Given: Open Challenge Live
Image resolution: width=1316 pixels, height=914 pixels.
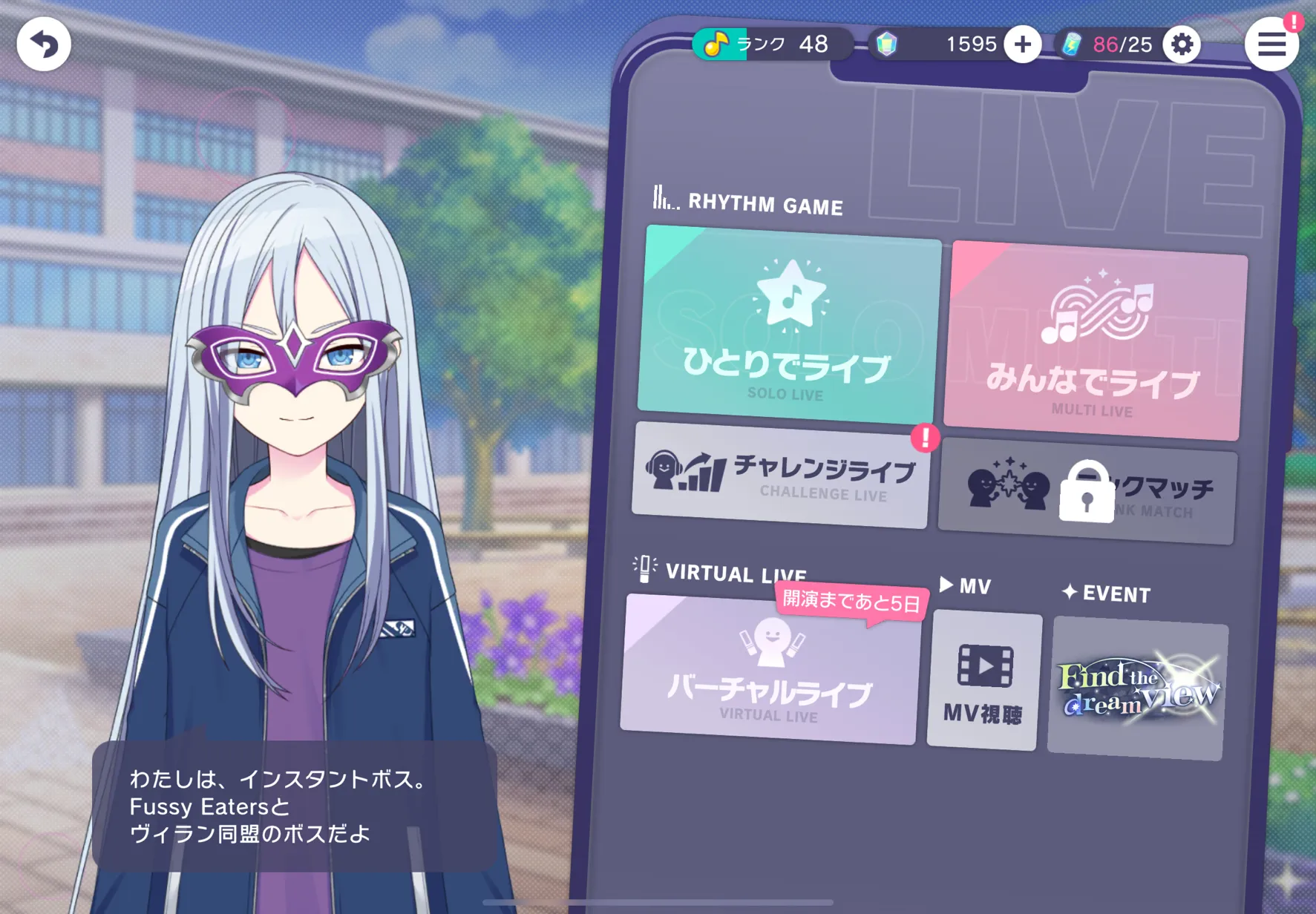Looking at the screenshot, I should 780,476.
